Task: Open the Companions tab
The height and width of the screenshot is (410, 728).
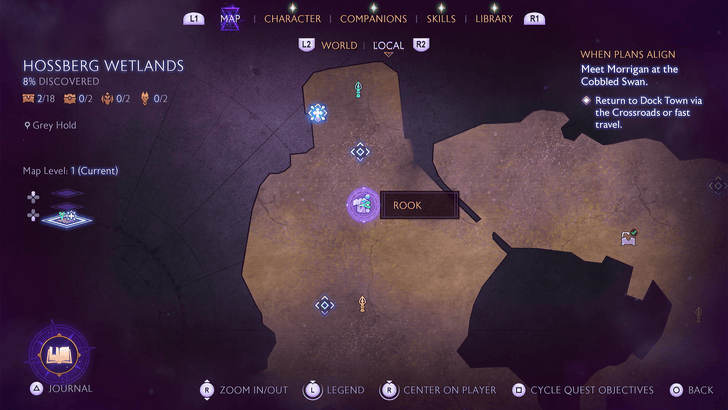Action: point(373,19)
